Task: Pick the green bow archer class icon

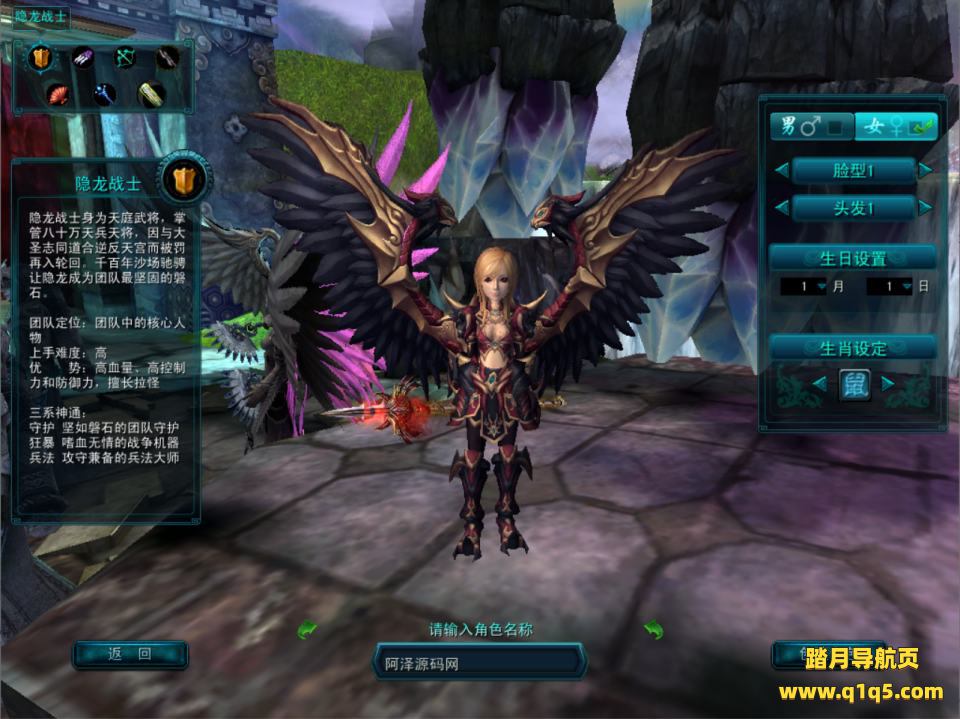Action: [x=125, y=57]
